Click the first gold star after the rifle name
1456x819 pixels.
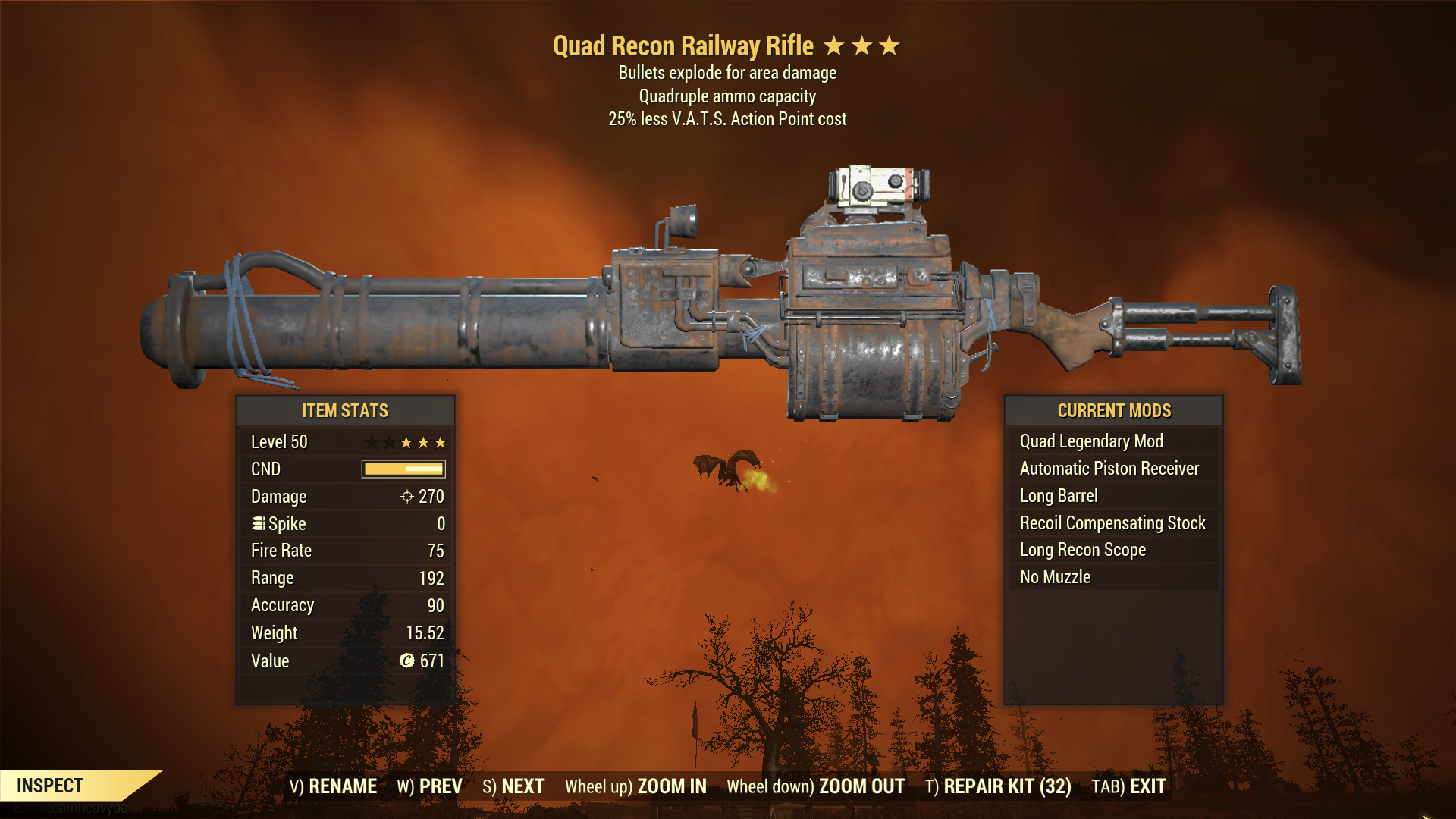tap(834, 45)
